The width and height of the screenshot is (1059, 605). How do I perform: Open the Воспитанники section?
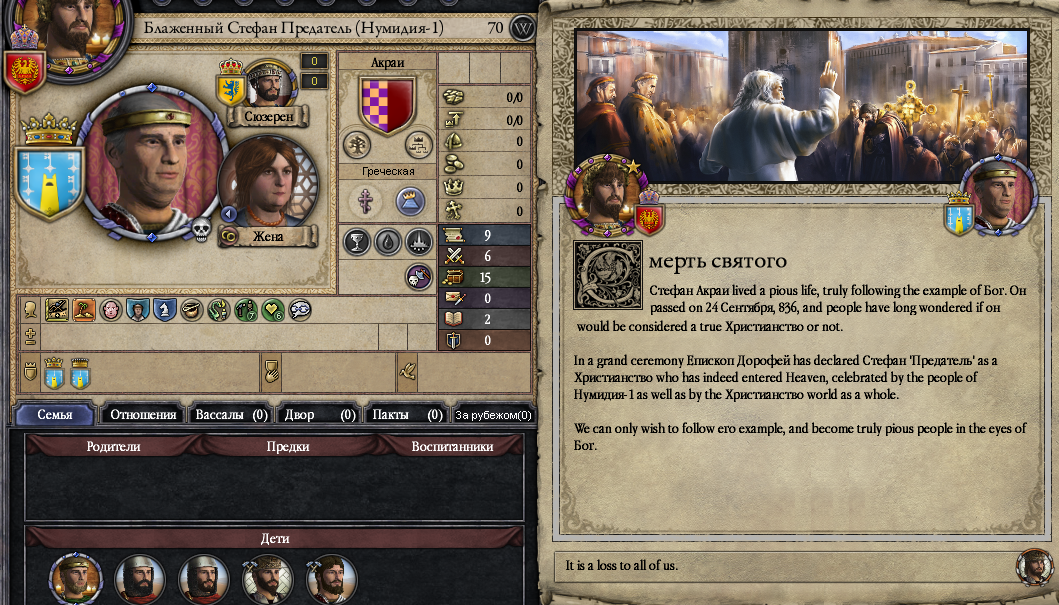click(x=452, y=447)
